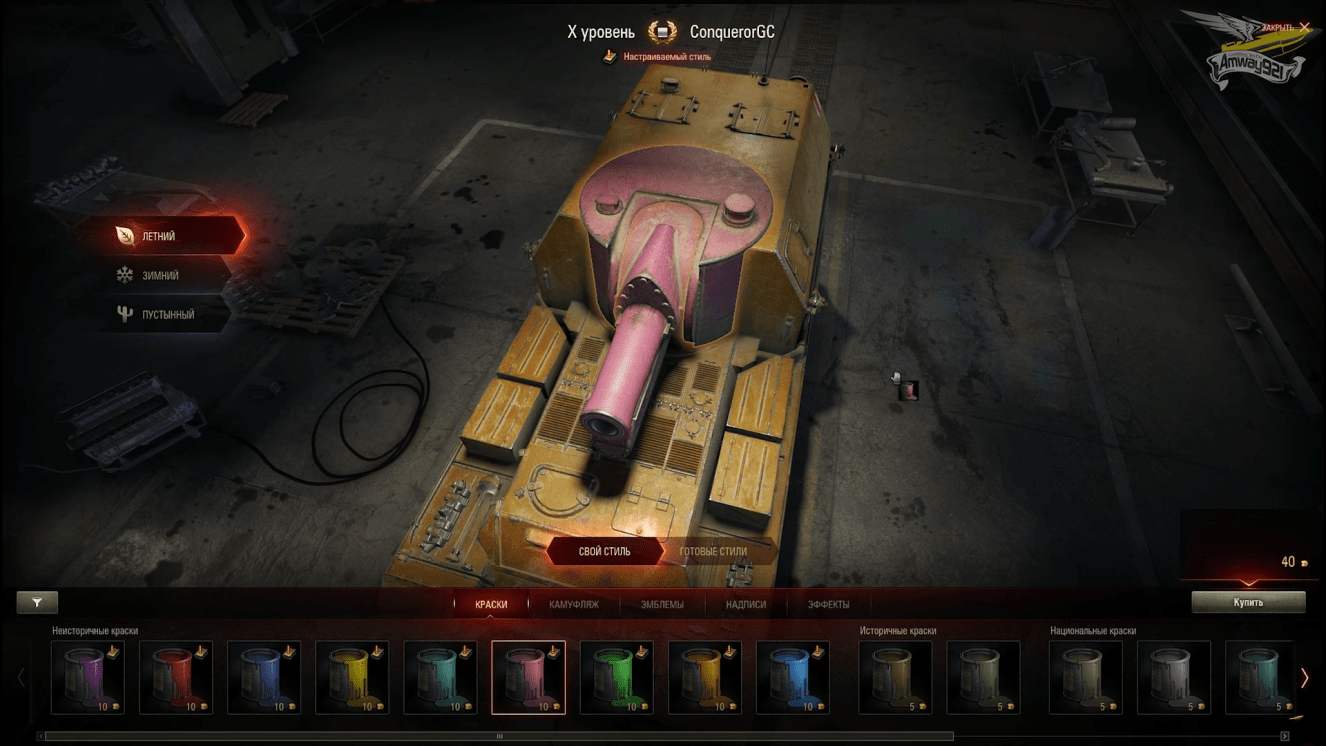Open the Эмблемы tab
1326x746 pixels.
(x=662, y=604)
